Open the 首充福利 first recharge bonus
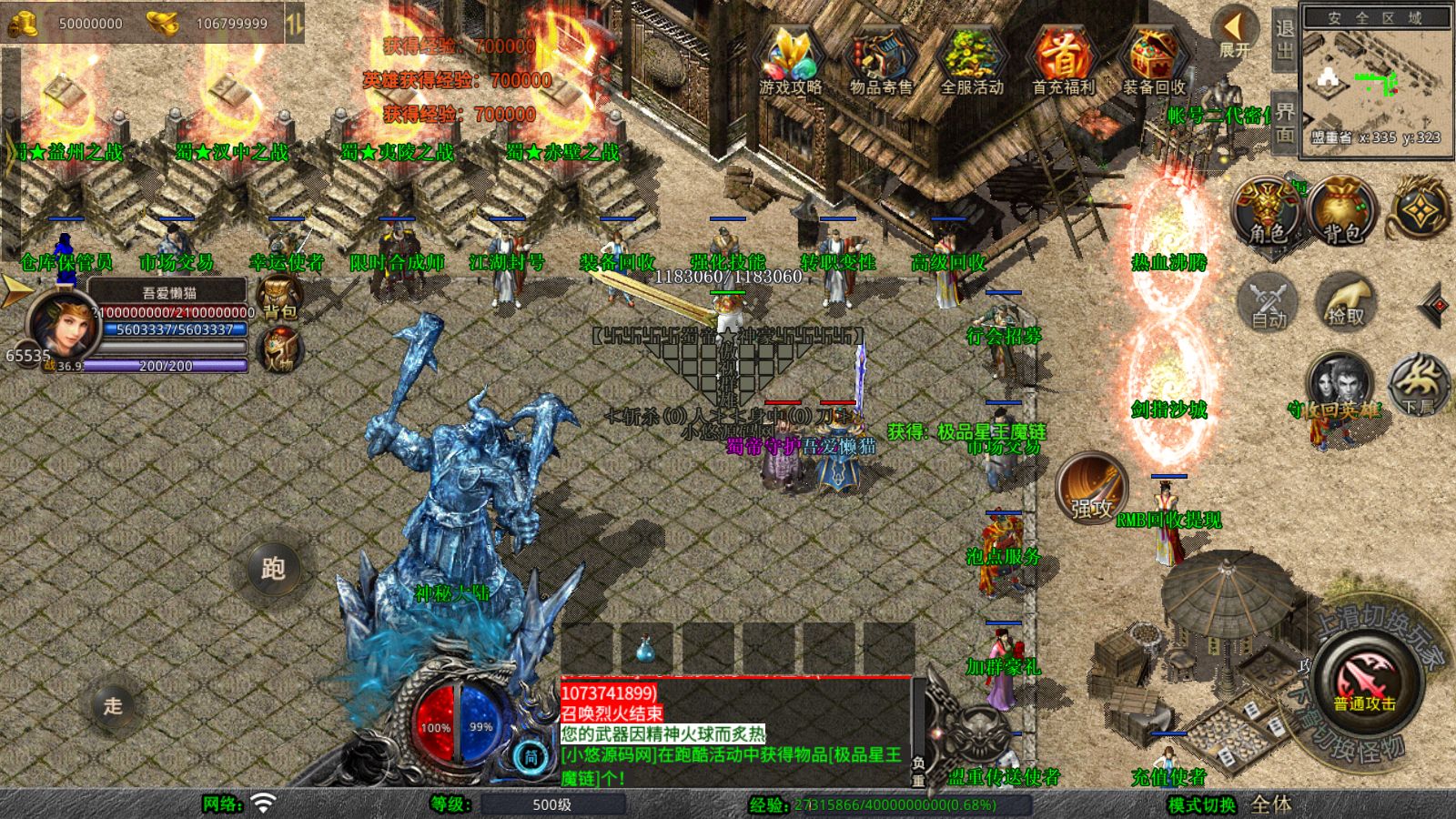 pyautogui.click(x=1062, y=59)
